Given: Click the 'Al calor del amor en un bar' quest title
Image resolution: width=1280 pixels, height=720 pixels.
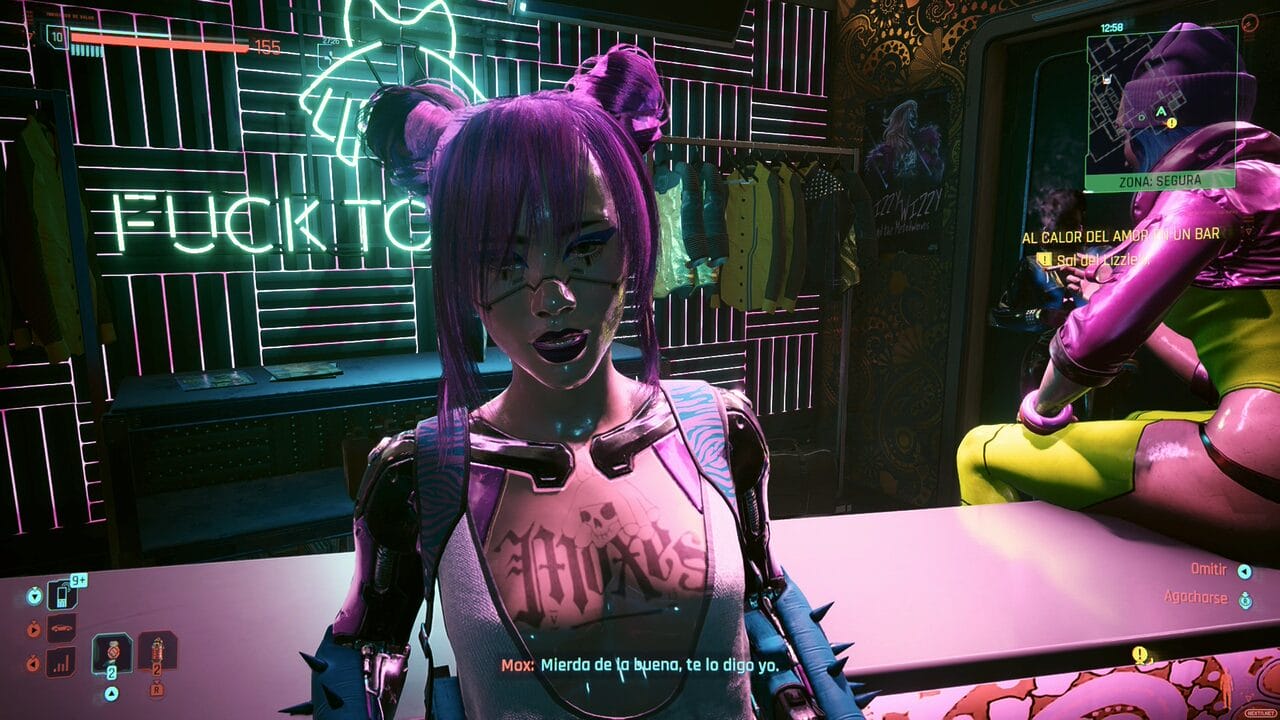Looking at the screenshot, I should [1120, 236].
